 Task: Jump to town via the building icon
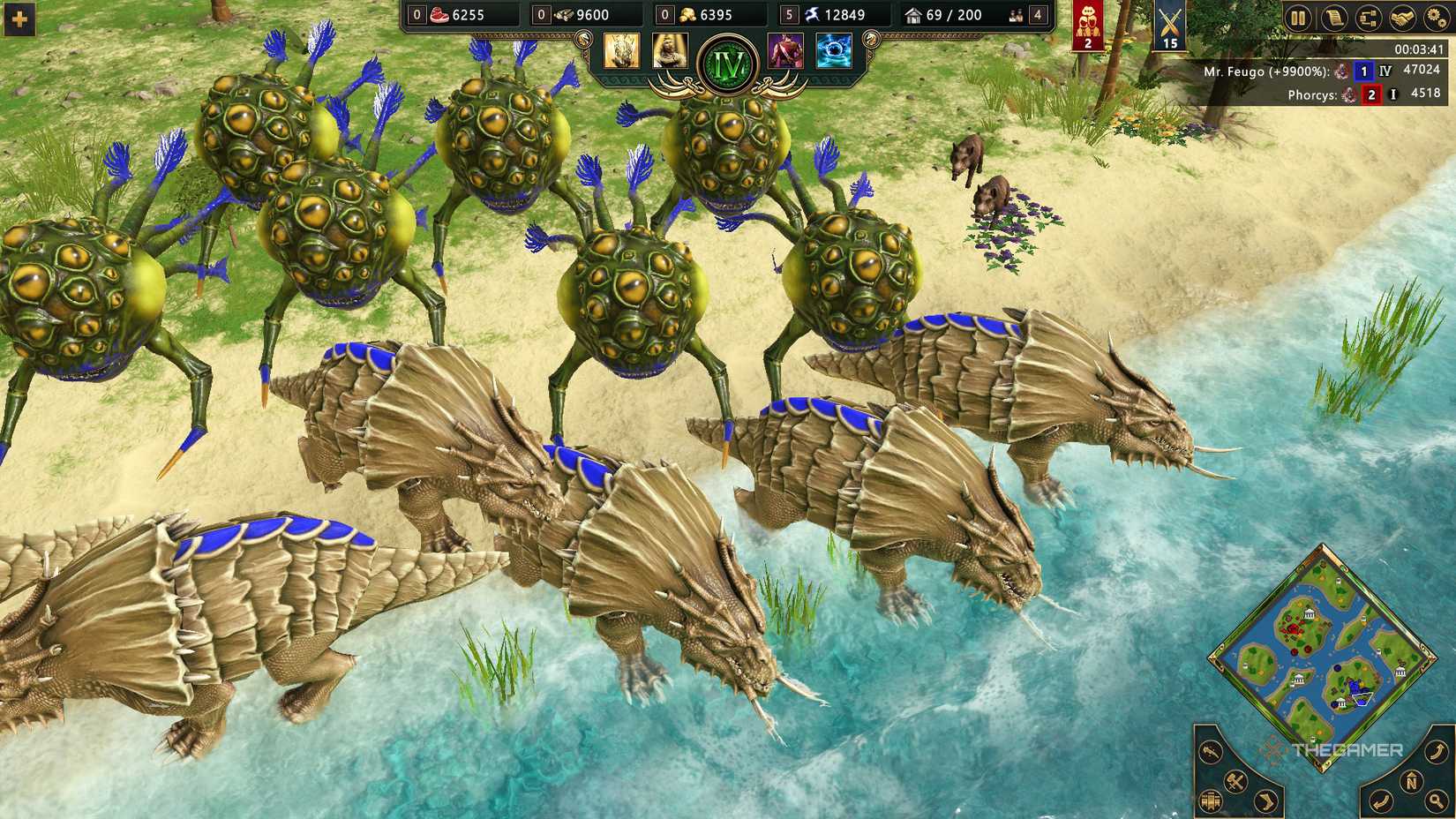point(1210,800)
